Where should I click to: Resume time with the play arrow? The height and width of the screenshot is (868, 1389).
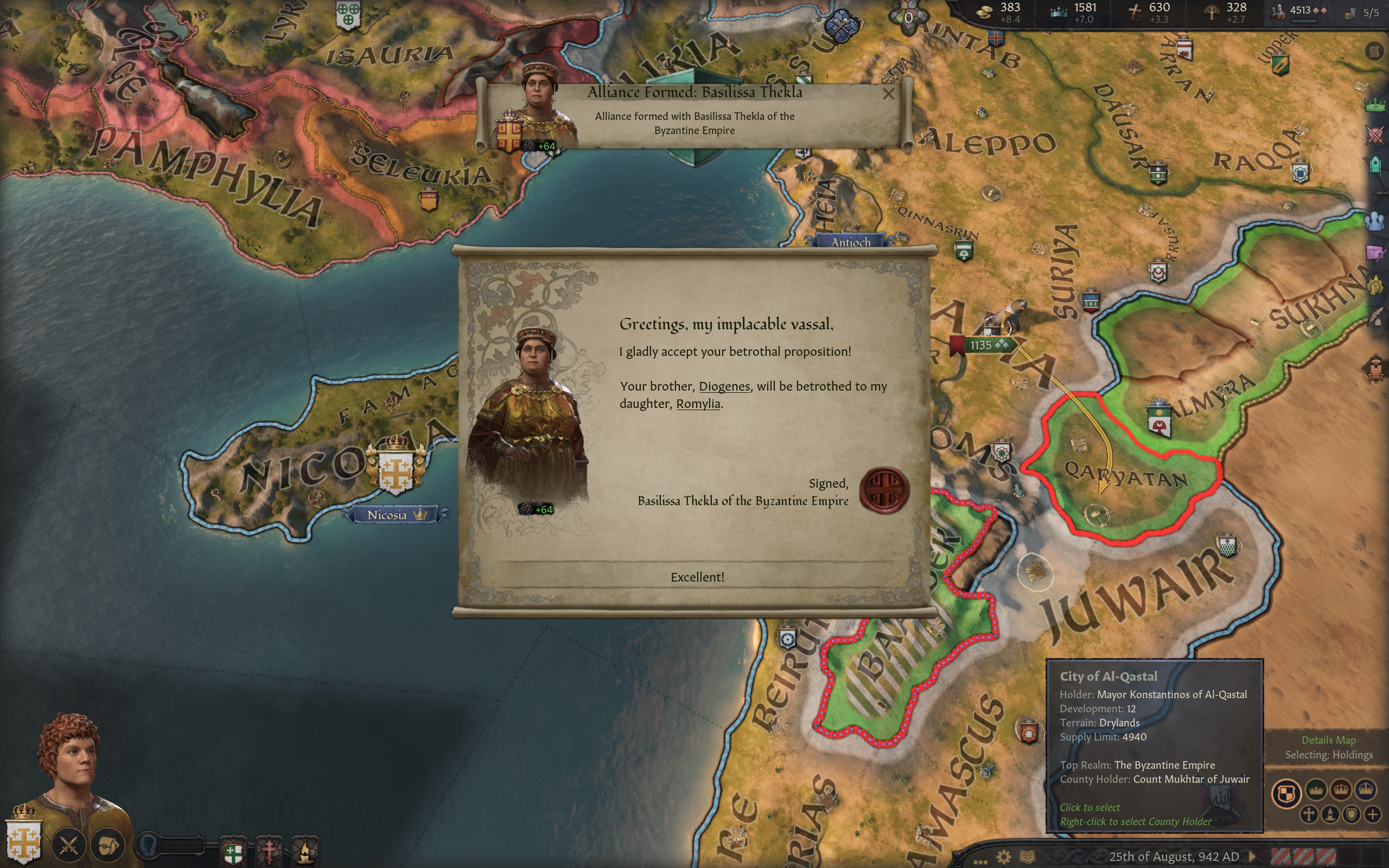(1252, 857)
